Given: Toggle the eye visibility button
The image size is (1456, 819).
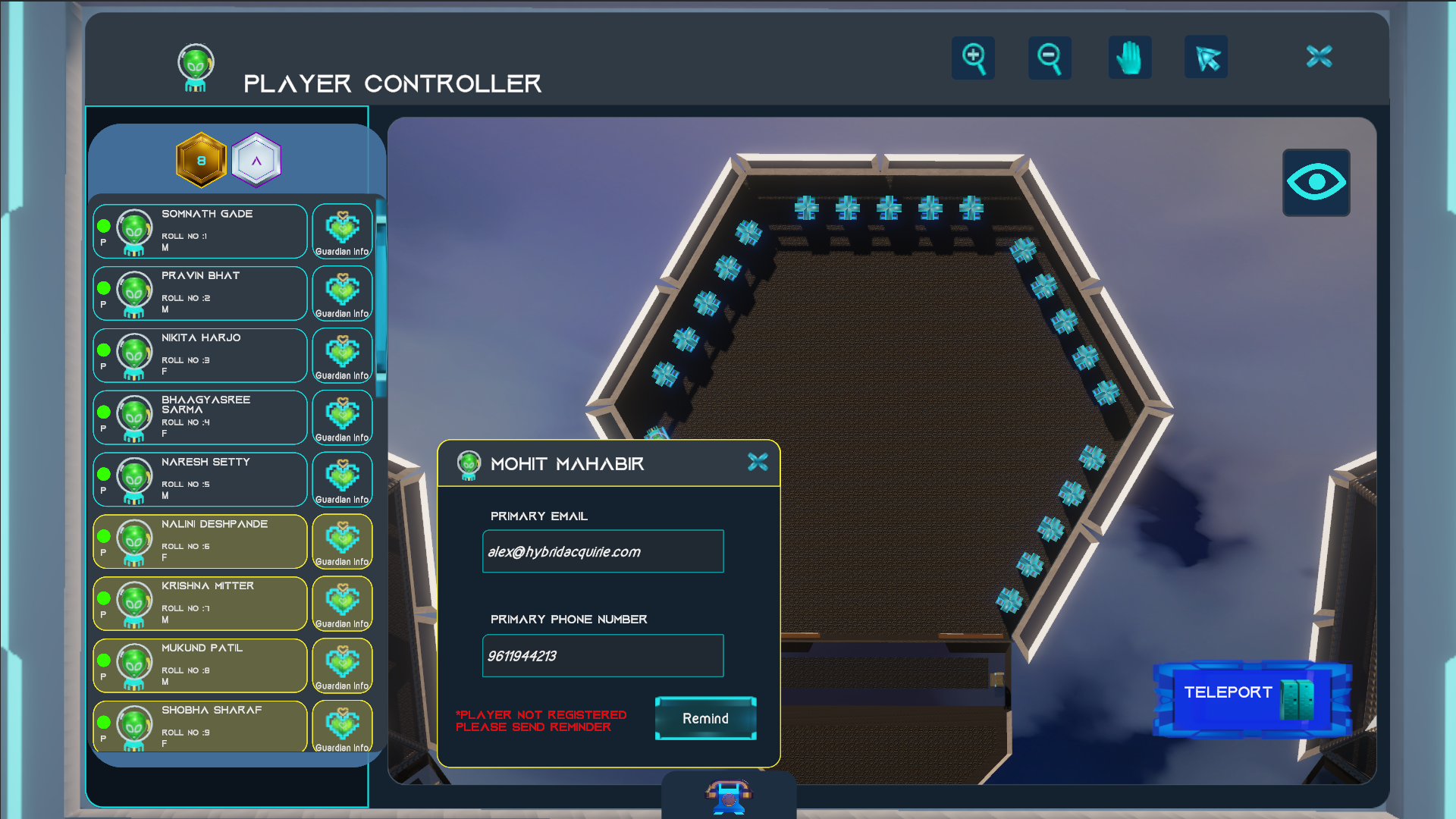Looking at the screenshot, I should pos(1316,183).
